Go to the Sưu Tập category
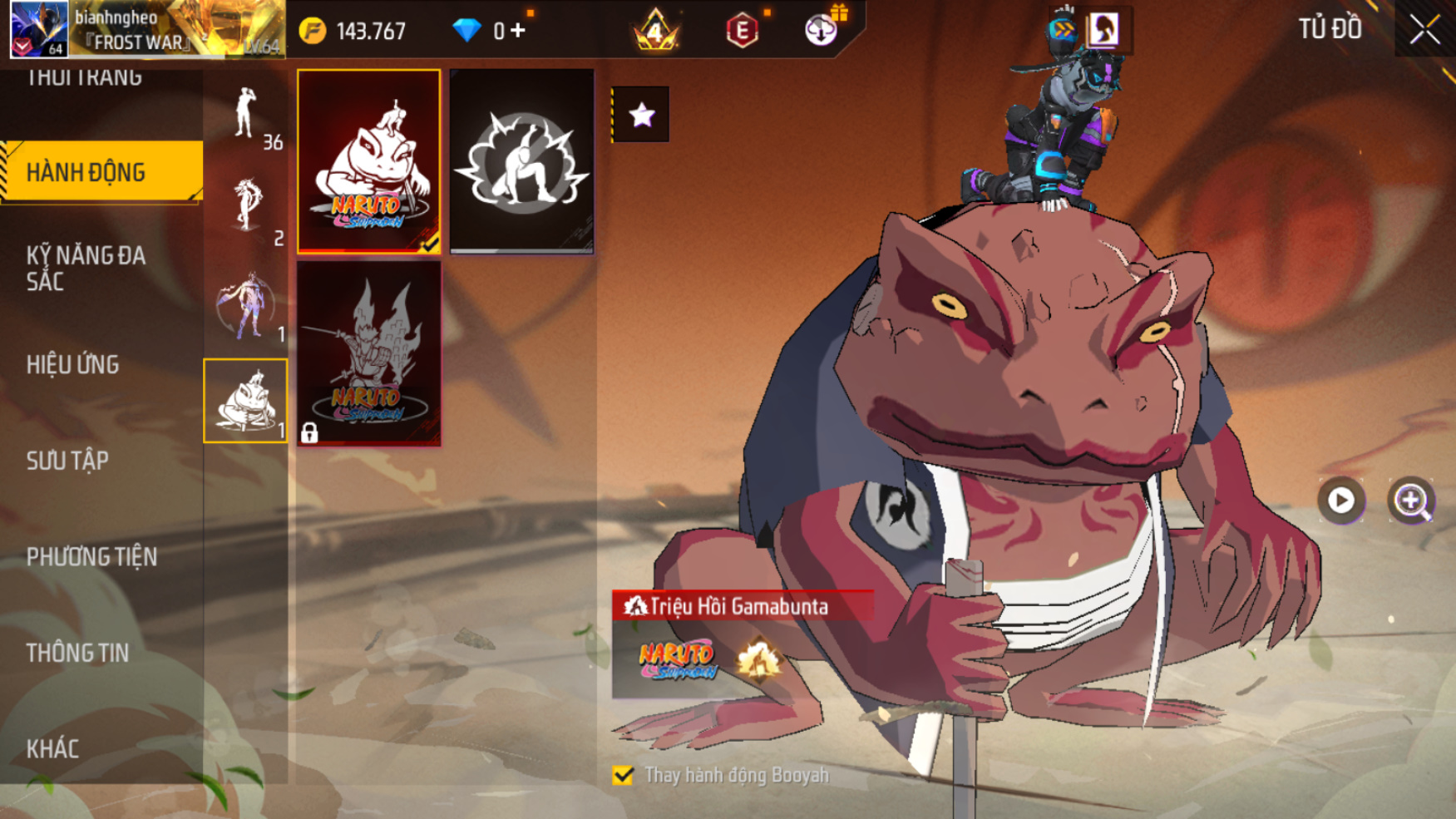 click(x=67, y=461)
